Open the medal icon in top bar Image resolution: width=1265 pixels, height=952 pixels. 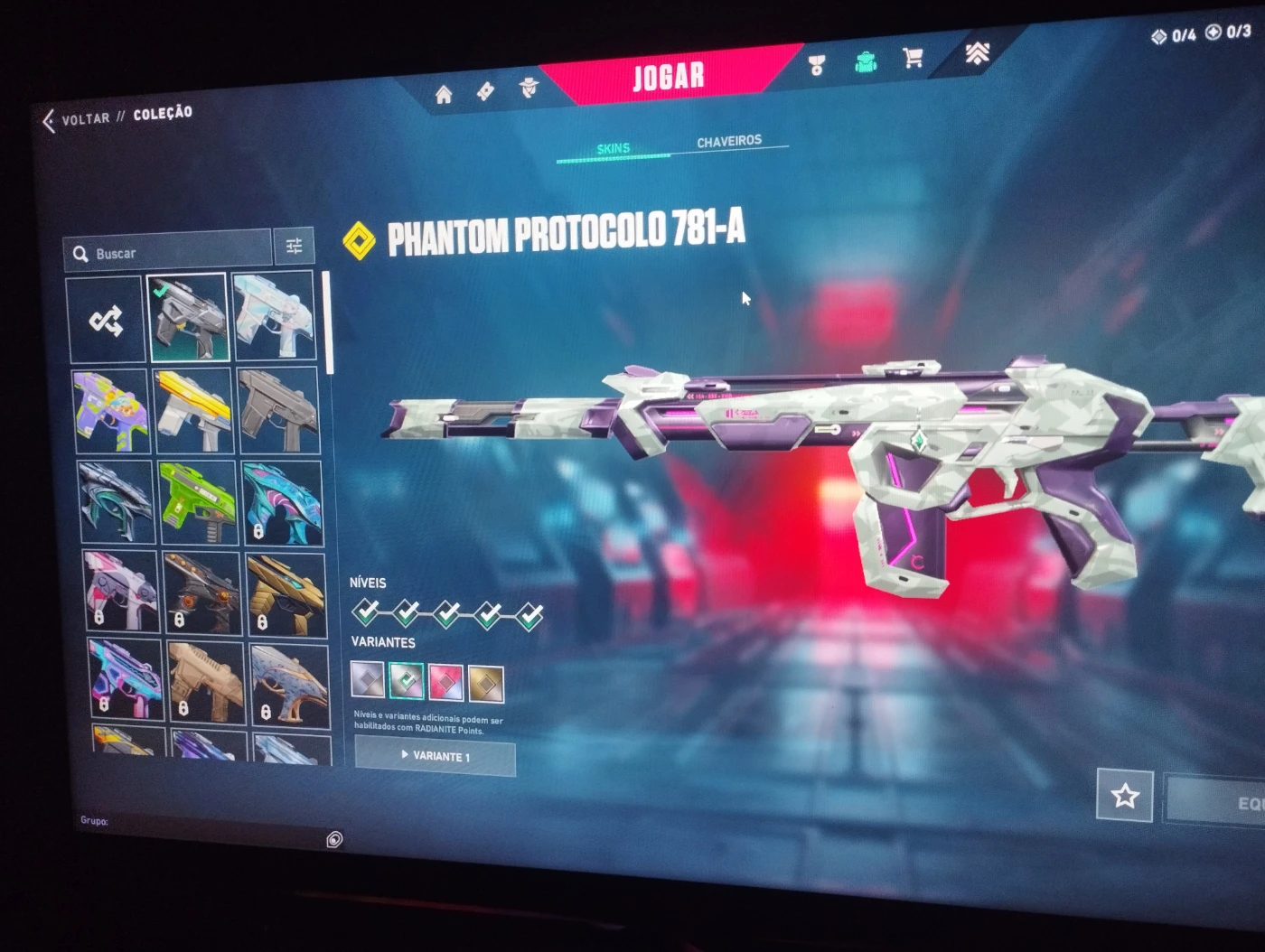tap(817, 65)
